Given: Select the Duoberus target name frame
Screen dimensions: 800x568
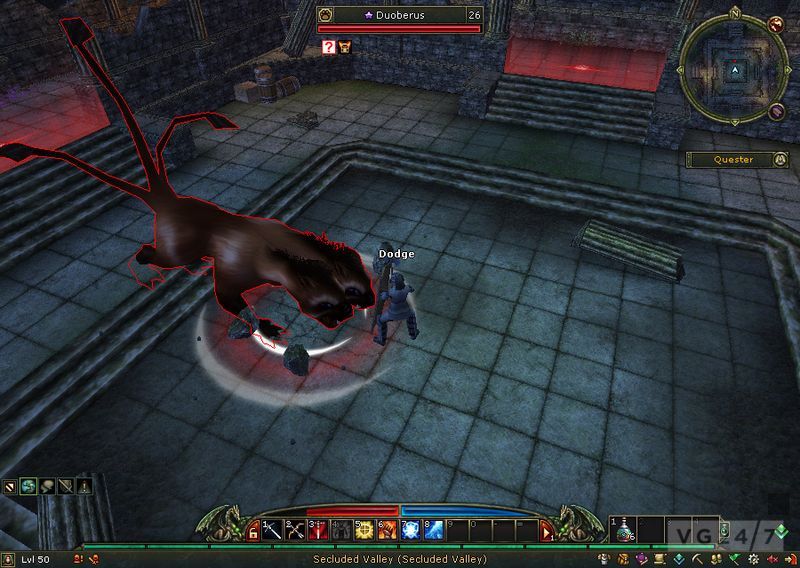Looking at the screenshot, I should click(399, 16).
